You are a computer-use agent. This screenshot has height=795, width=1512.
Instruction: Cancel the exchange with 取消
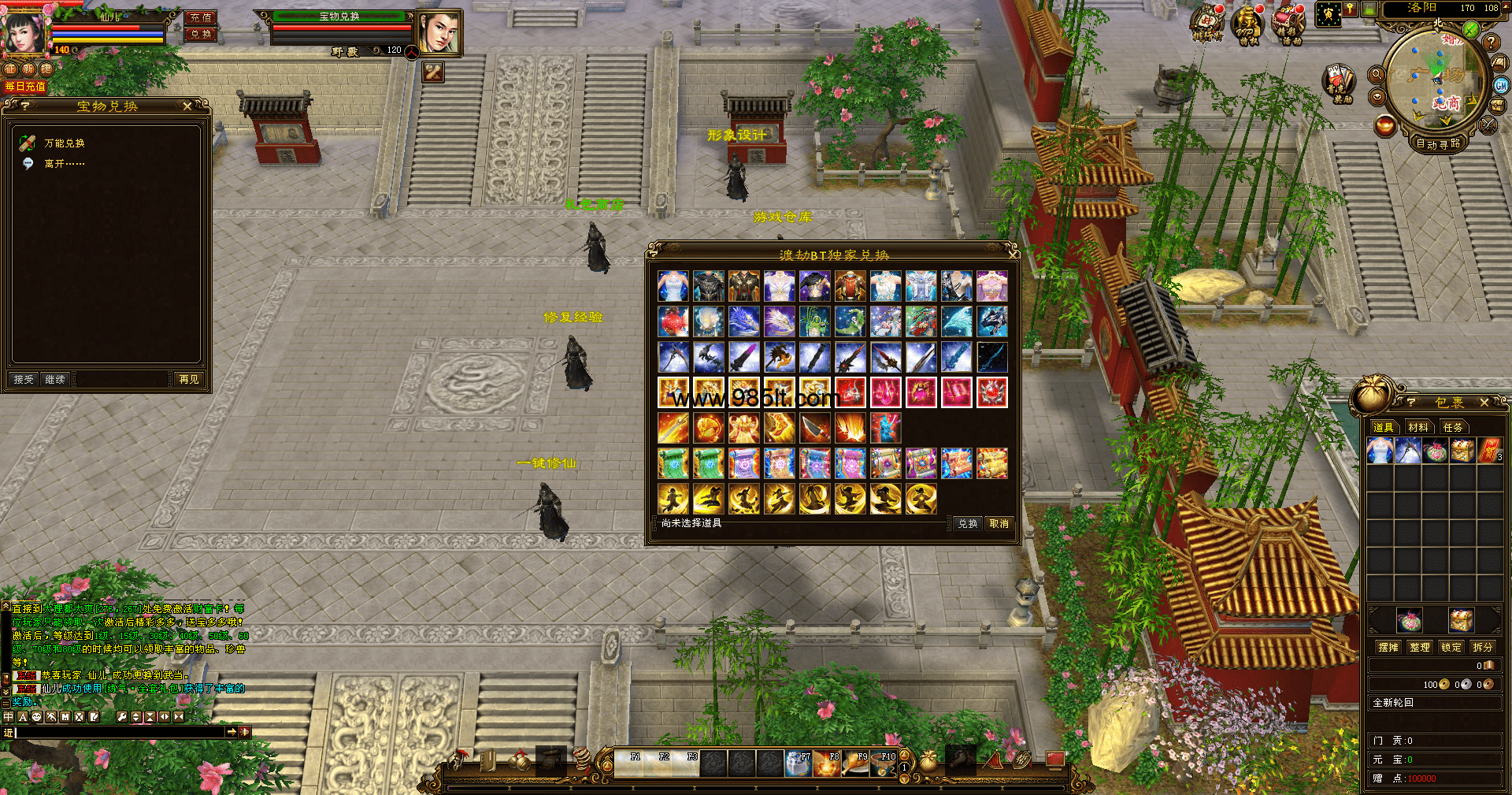[x=999, y=524]
